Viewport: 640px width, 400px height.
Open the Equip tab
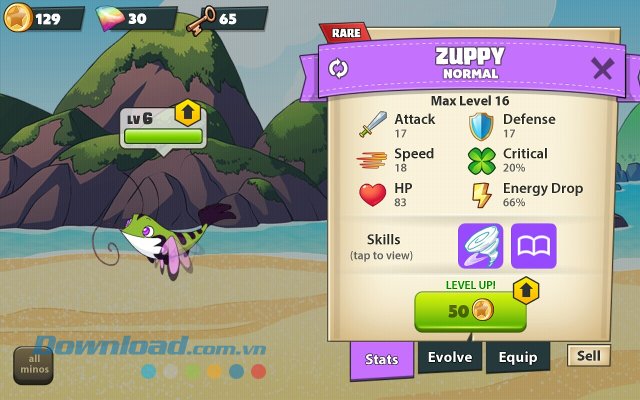(518, 357)
